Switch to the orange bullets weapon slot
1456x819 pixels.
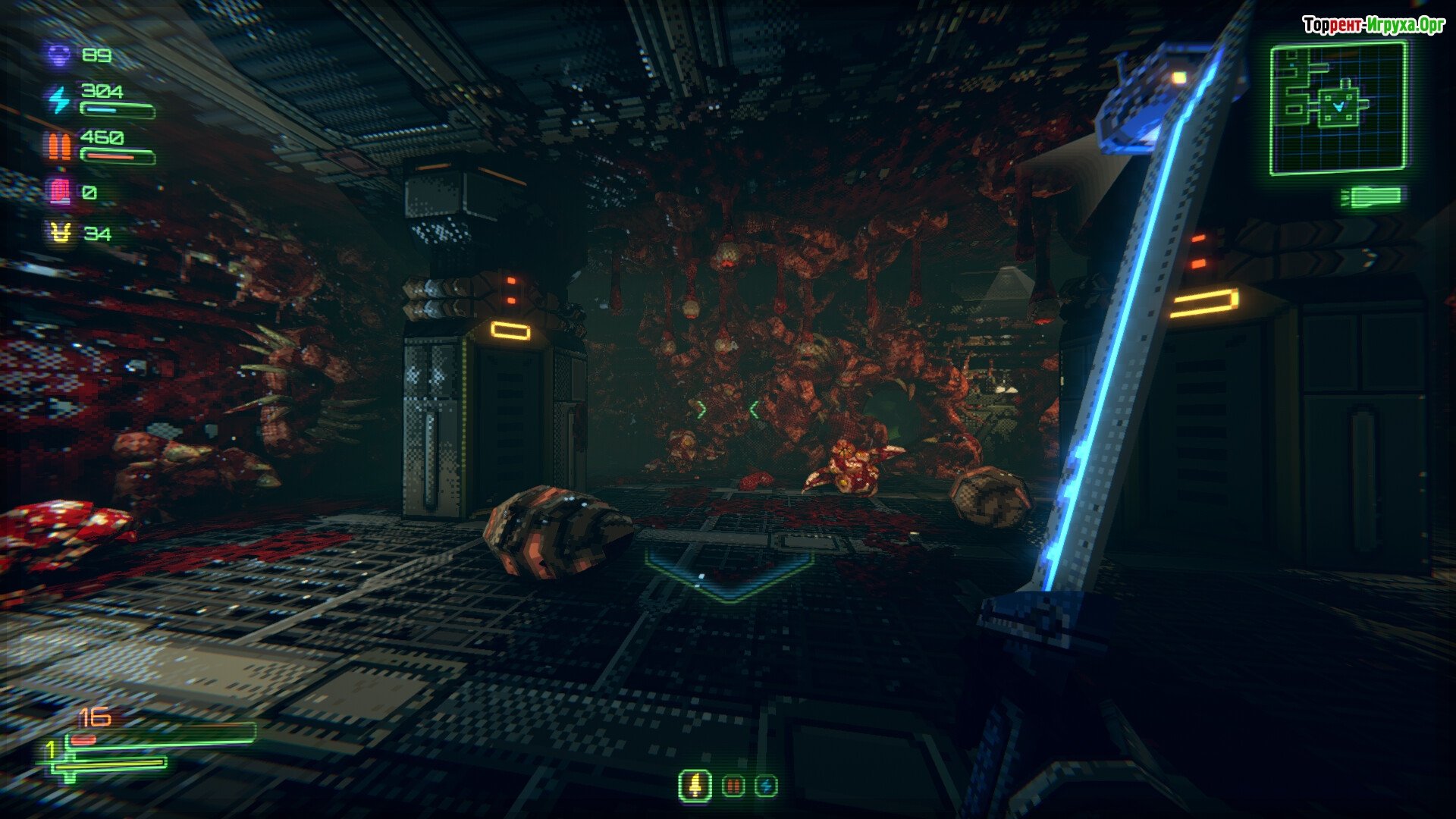click(733, 786)
